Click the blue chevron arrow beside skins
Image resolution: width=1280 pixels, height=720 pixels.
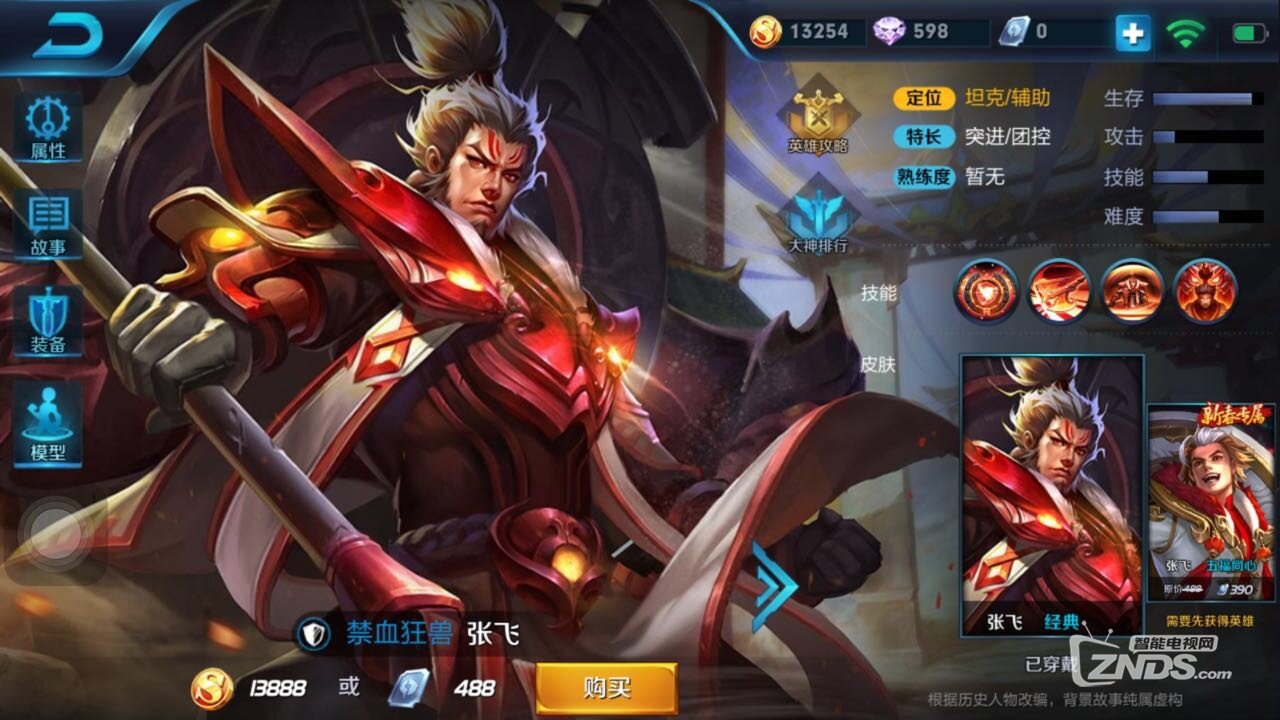coord(772,587)
